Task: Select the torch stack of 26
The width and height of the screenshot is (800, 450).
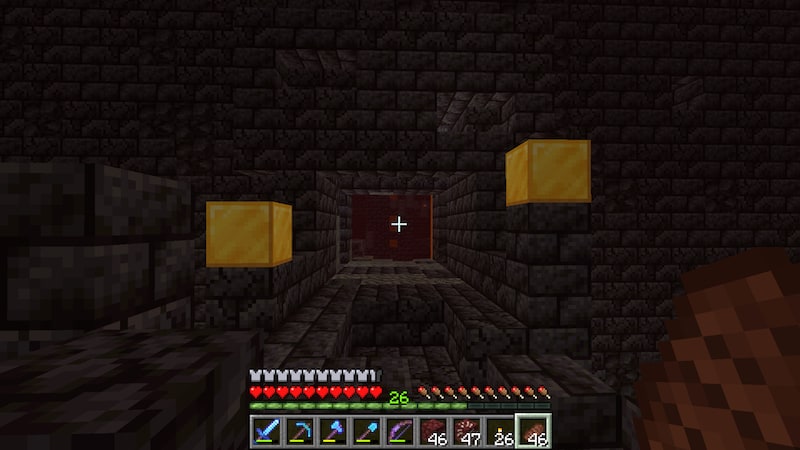Action: click(x=502, y=433)
